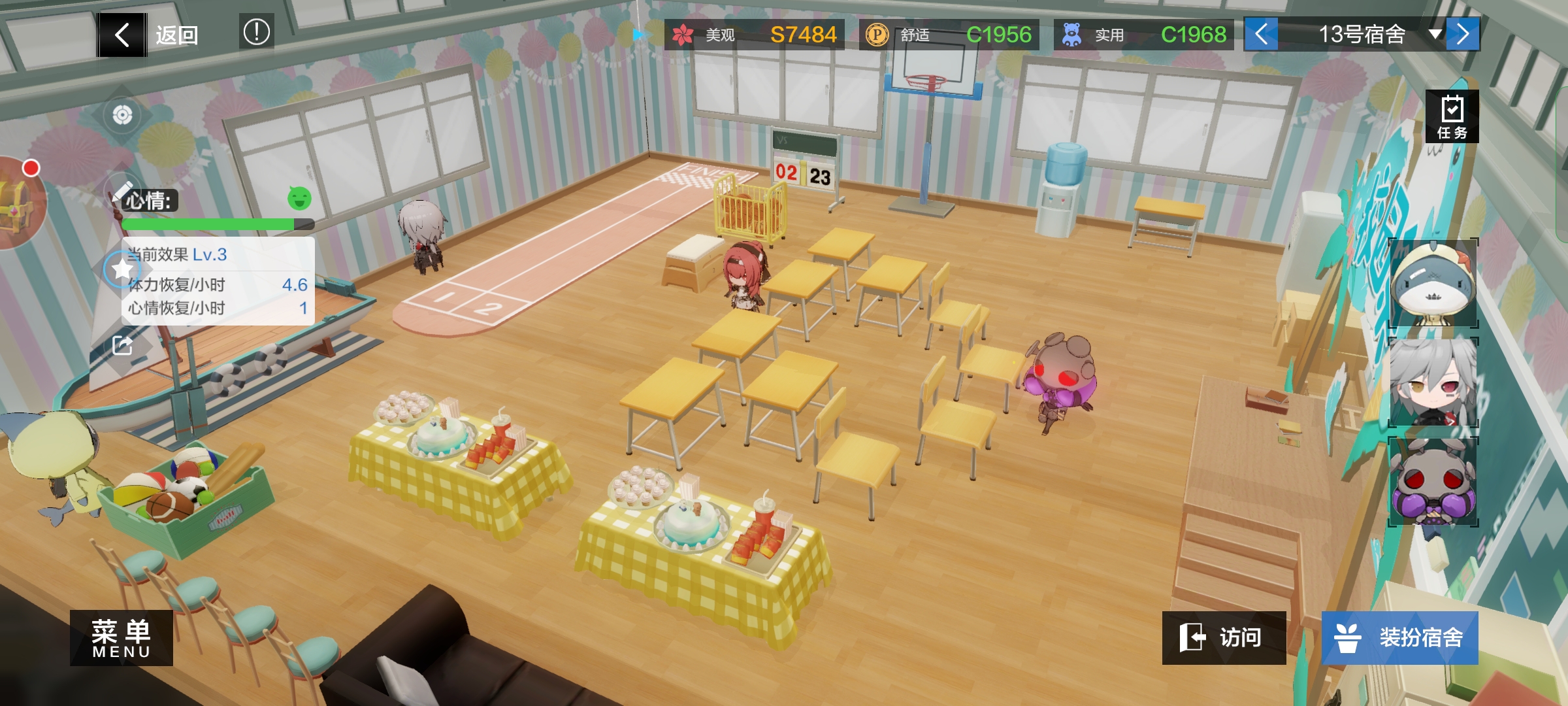Open the exclamation mark info icon
Image resolution: width=1568 pixels, height=706 pixels.
pos(256,32)
